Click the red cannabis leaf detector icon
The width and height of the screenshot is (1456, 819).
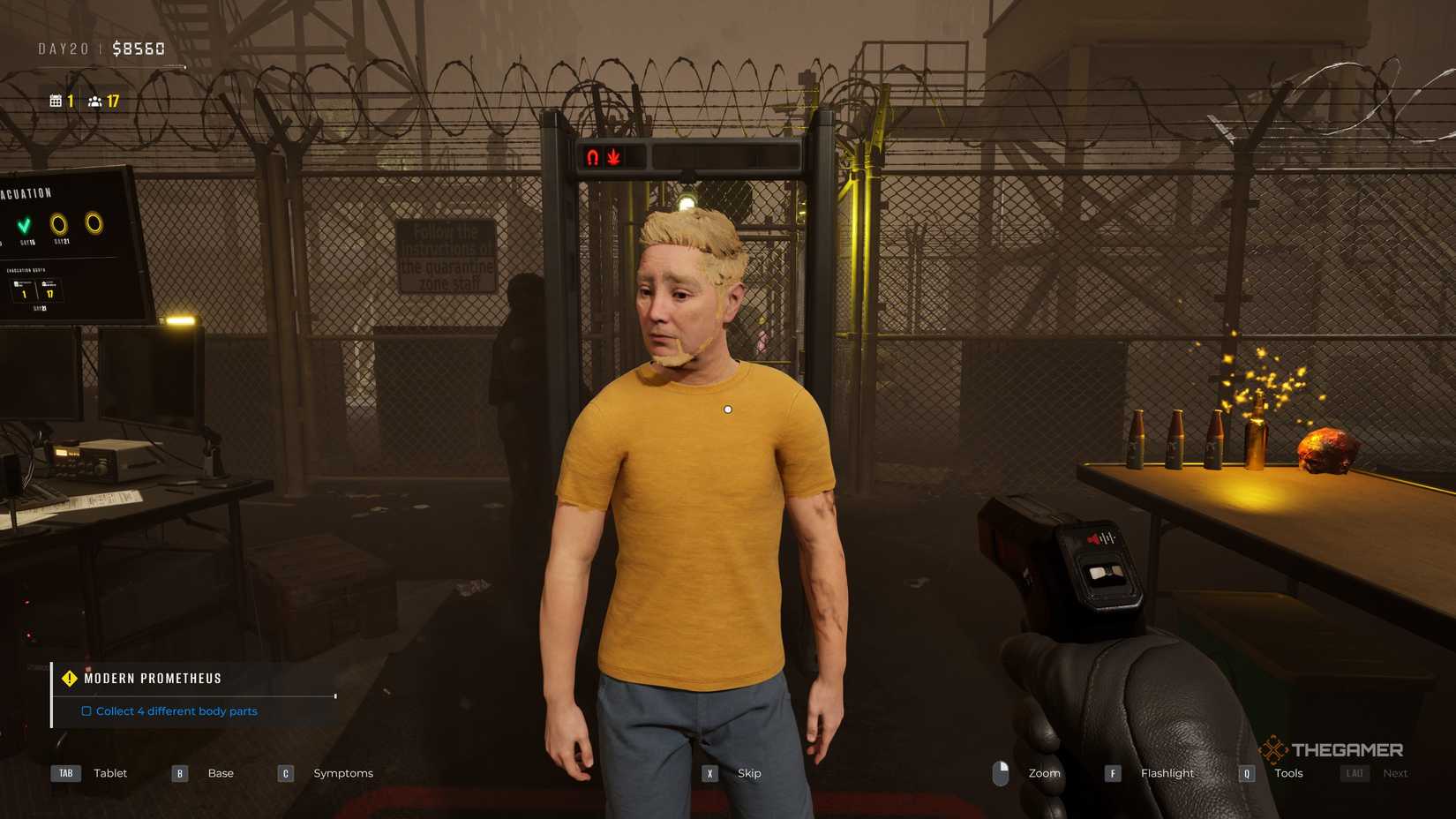click(614, 157)
